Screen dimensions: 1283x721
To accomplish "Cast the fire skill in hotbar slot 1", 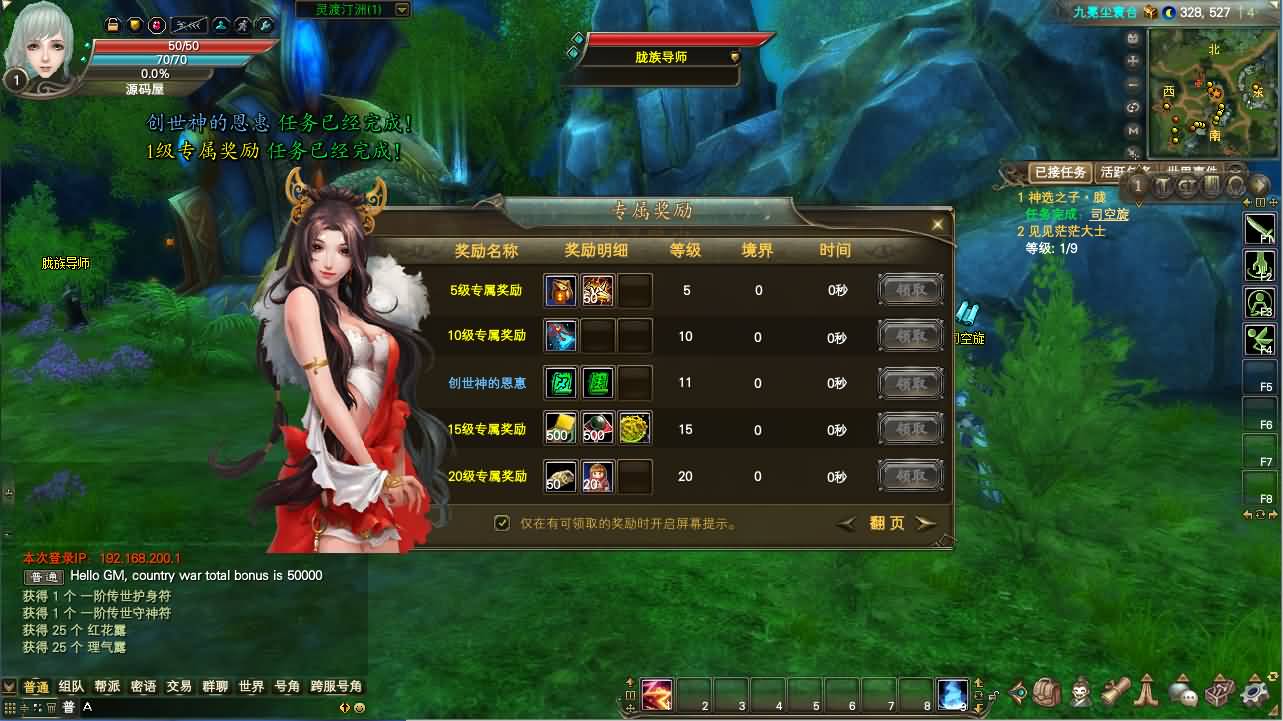I will (x=655, y=694).
